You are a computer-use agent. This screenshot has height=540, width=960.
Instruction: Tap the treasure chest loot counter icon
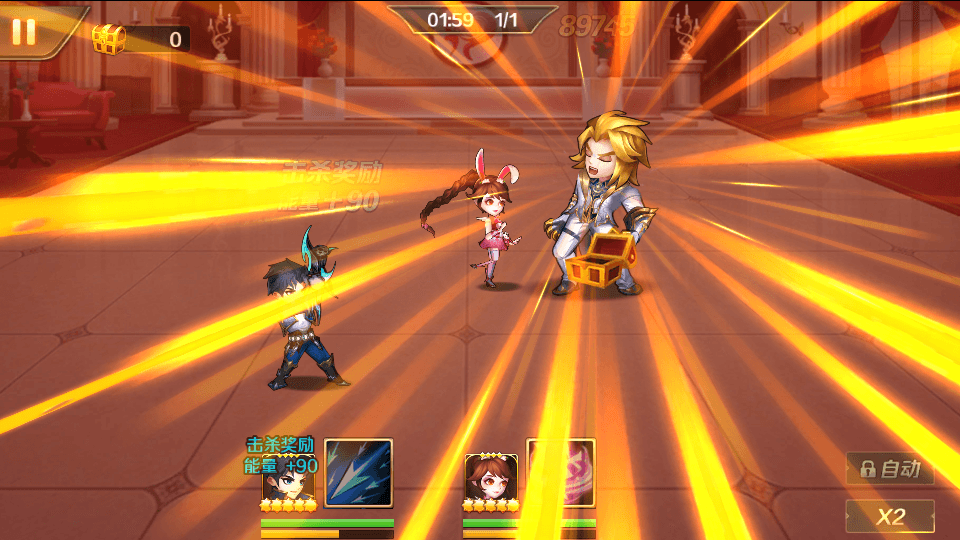pos(108,39)
